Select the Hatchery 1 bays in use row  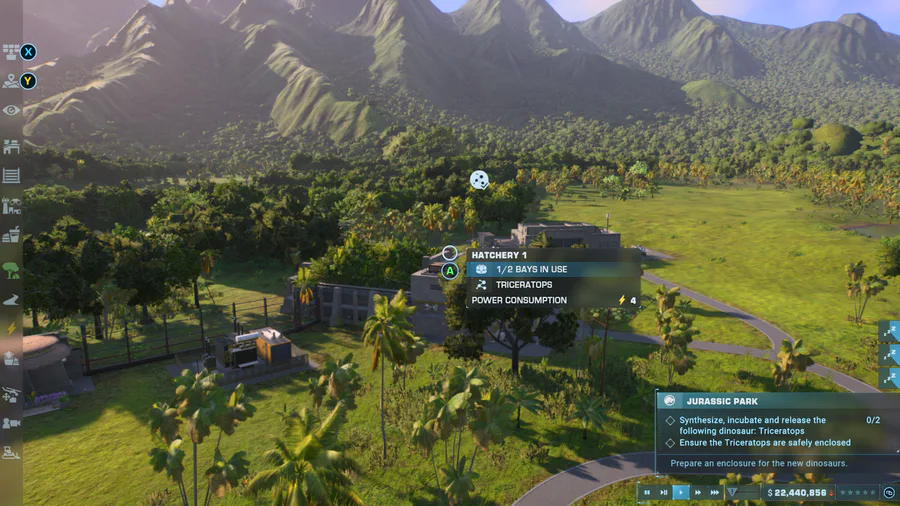pos(555,269)
